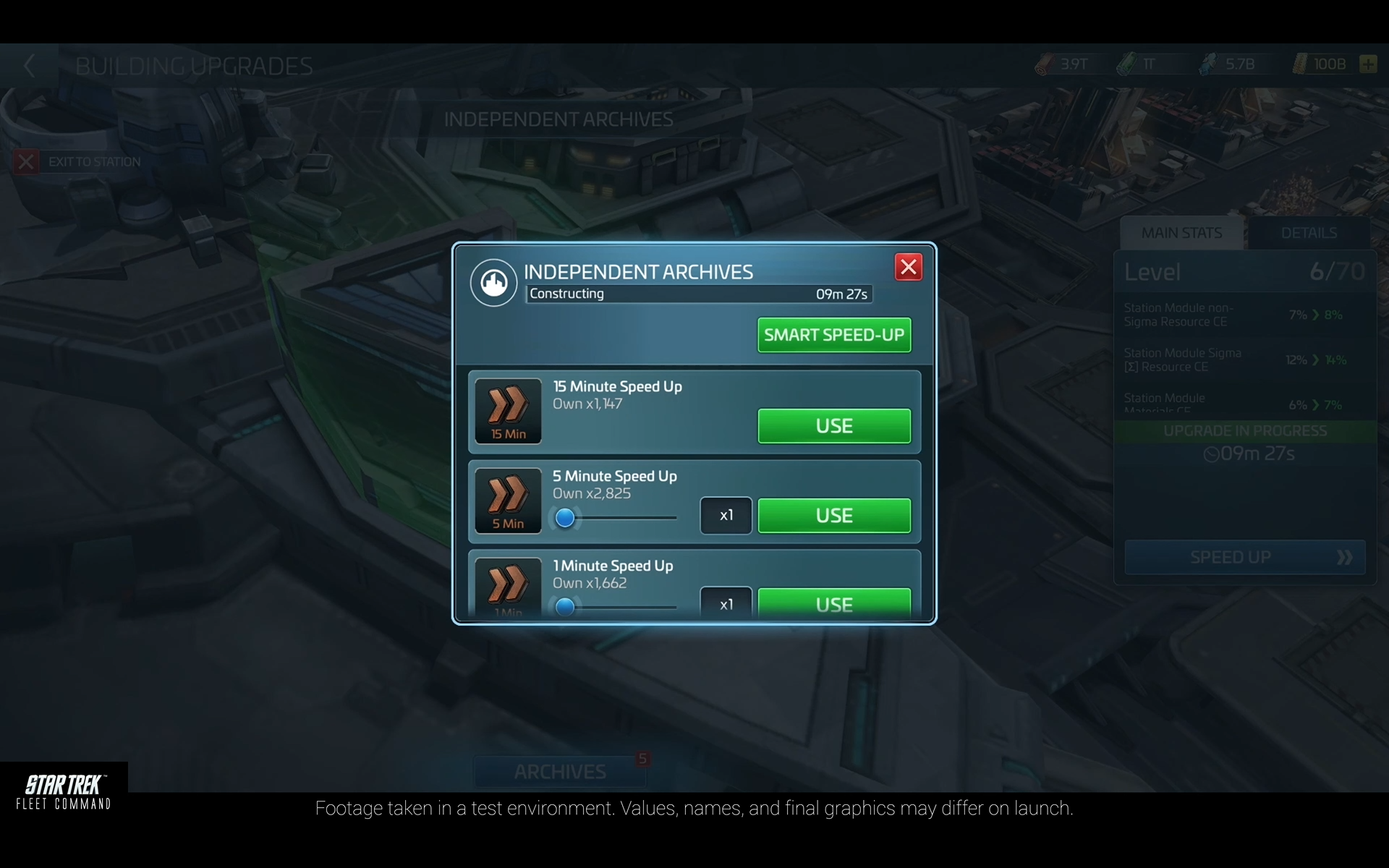This screenshot has height=868, width=1389.
Task: Exit to Station
Action: (x=78, y=162)
